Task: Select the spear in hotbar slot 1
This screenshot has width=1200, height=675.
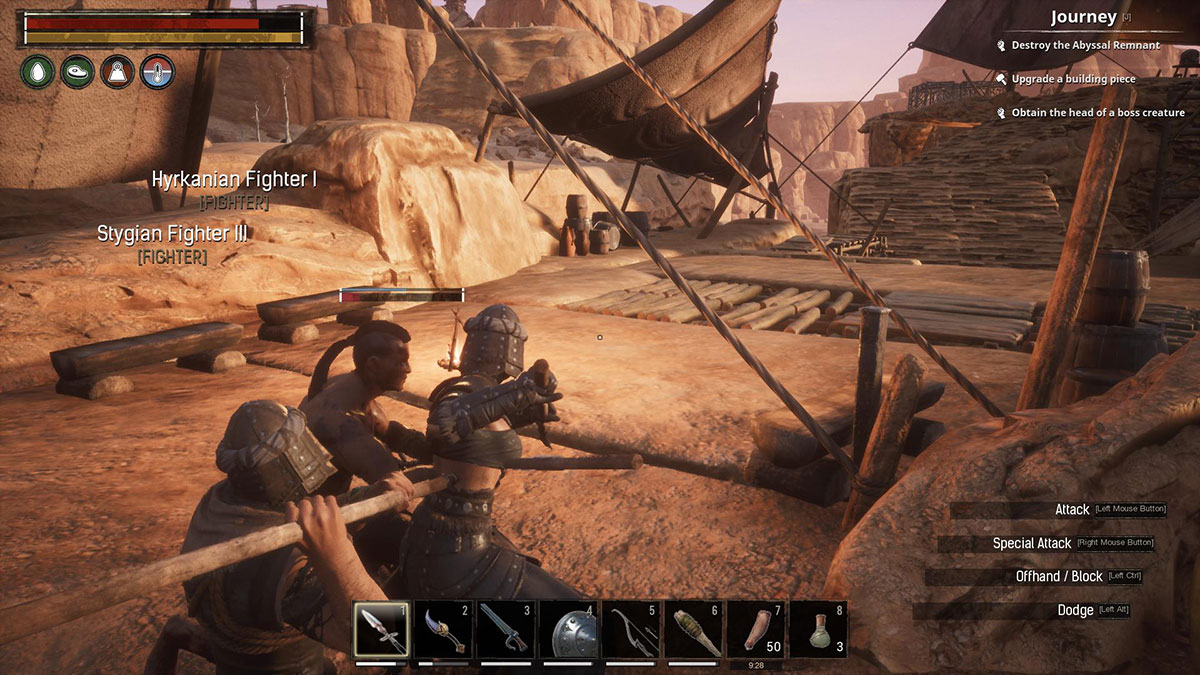Action: click(x=382, y=629)
